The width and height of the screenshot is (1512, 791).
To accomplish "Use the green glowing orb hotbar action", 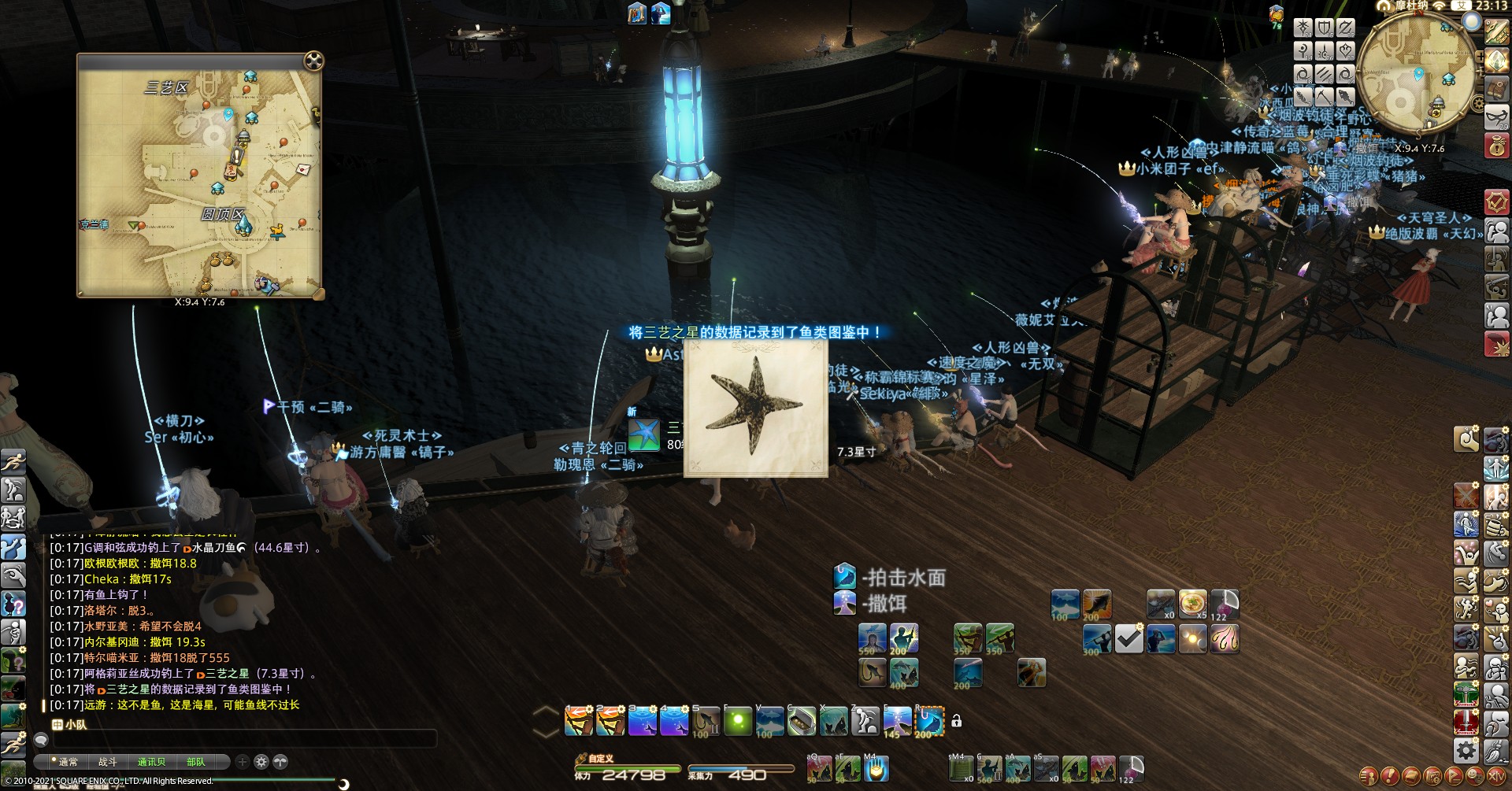I will point(738,721).
